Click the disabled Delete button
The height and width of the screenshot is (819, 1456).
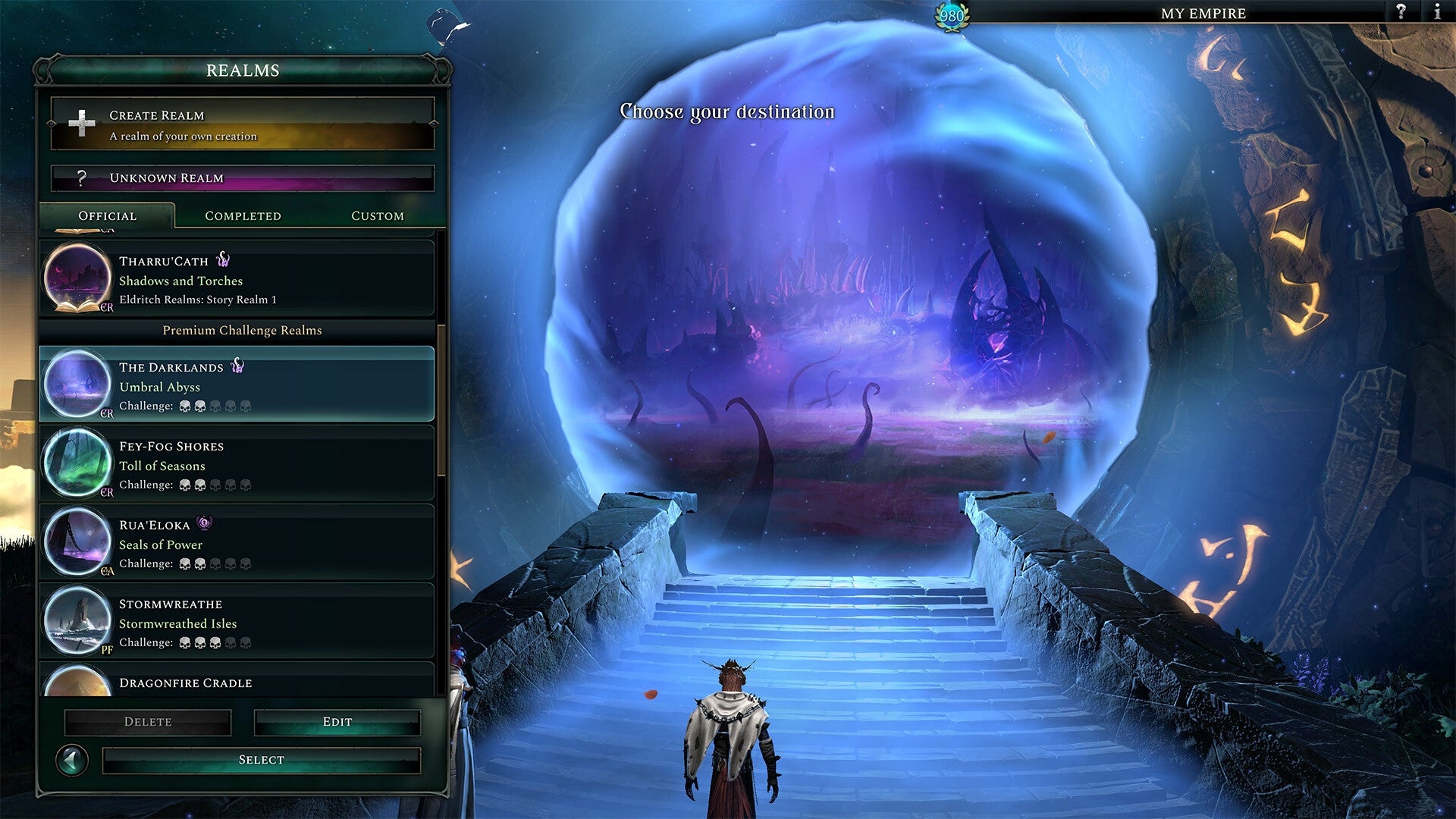(x=148, y=721)
